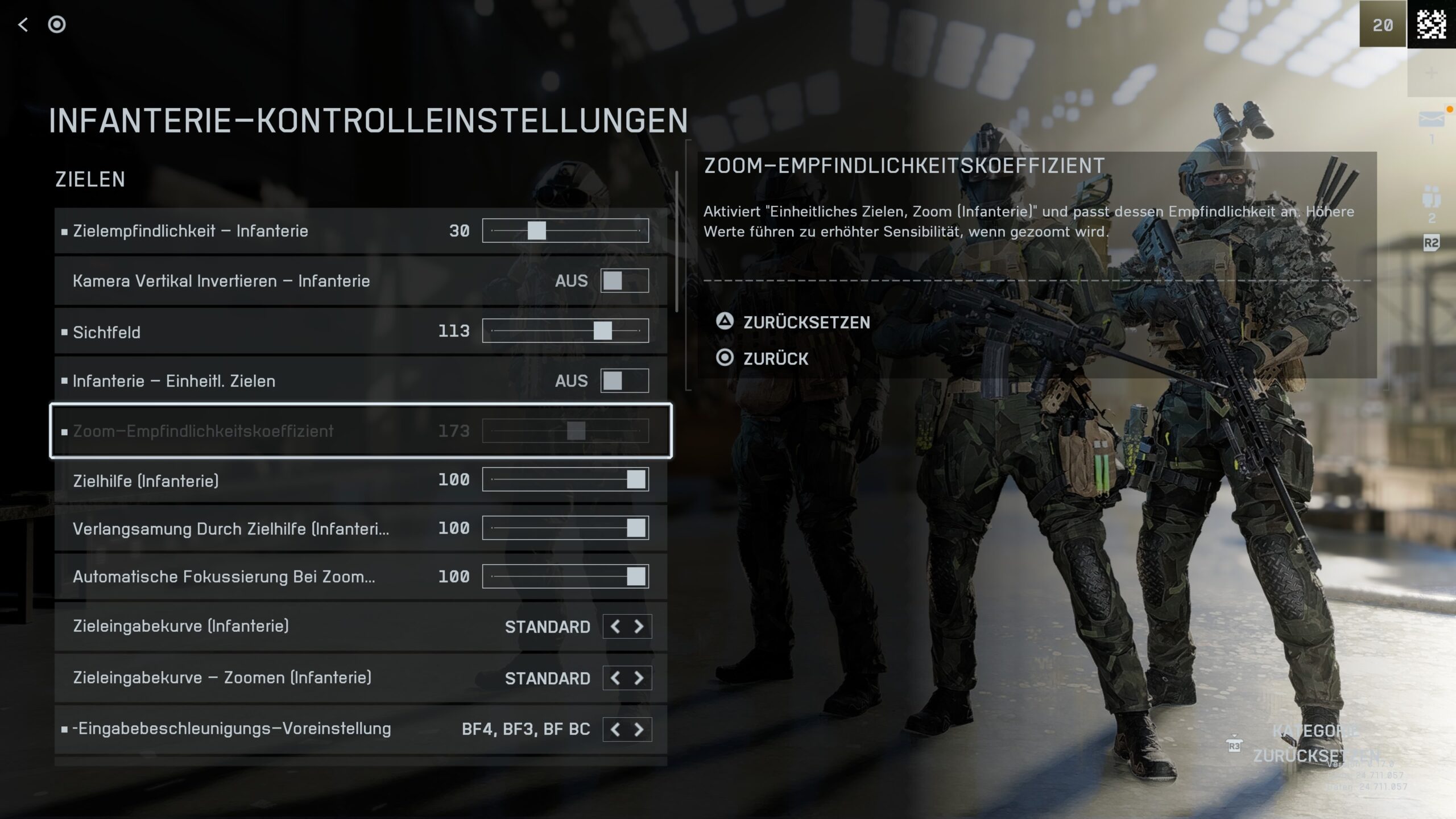Choose previous Zieleingabekurve – Zoomen option
The width and height of the screenshot is (1456, 819).
tap(615, 678)
